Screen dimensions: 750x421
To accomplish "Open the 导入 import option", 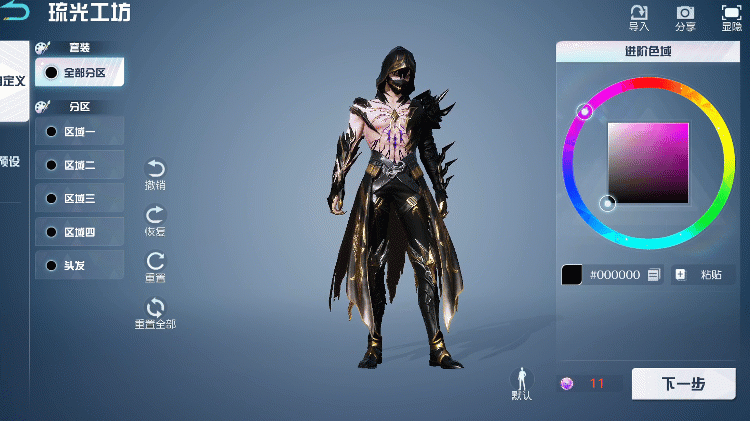I will click(638, 17).
